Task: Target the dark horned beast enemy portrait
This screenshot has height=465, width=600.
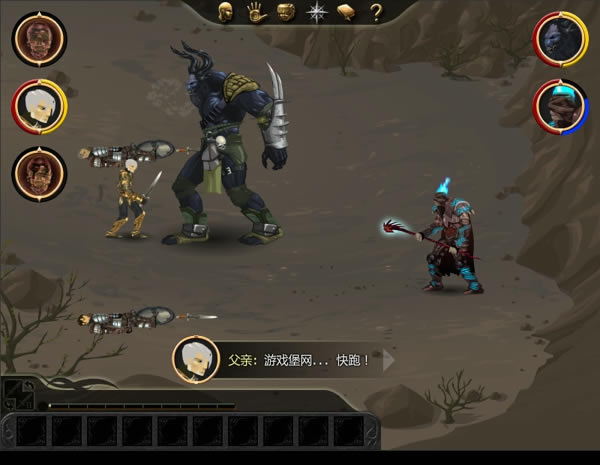Action: [560, 38]
